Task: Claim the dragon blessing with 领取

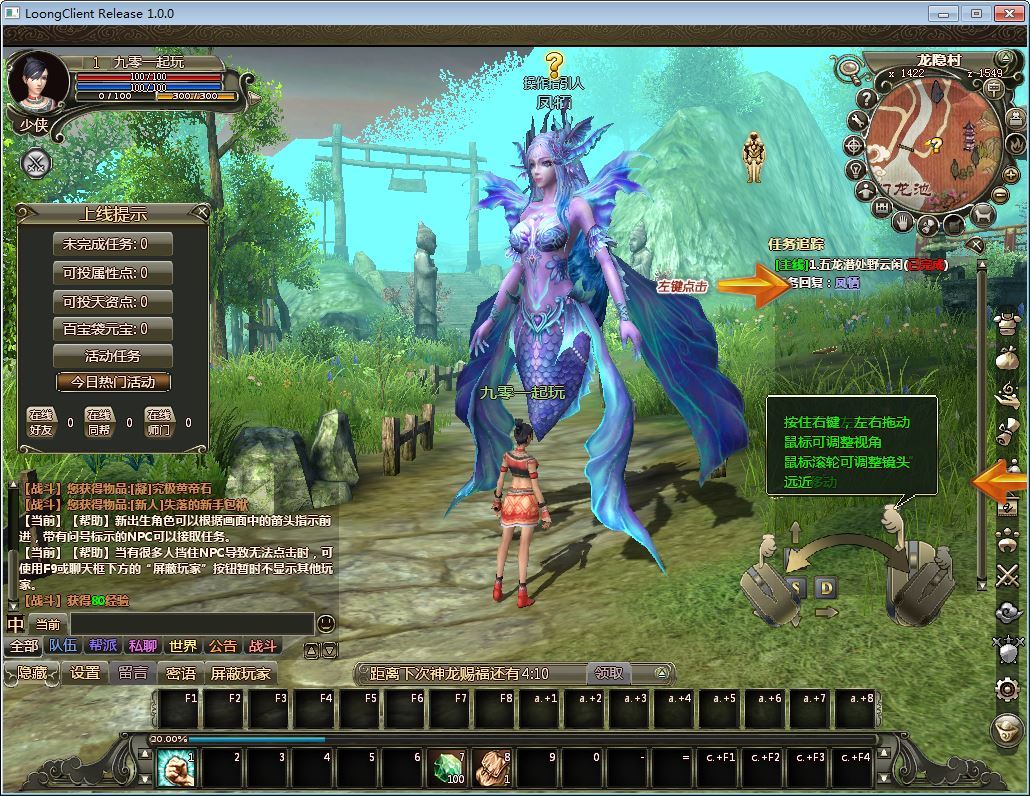Action: pyautogui.click(x=609, y=673)
